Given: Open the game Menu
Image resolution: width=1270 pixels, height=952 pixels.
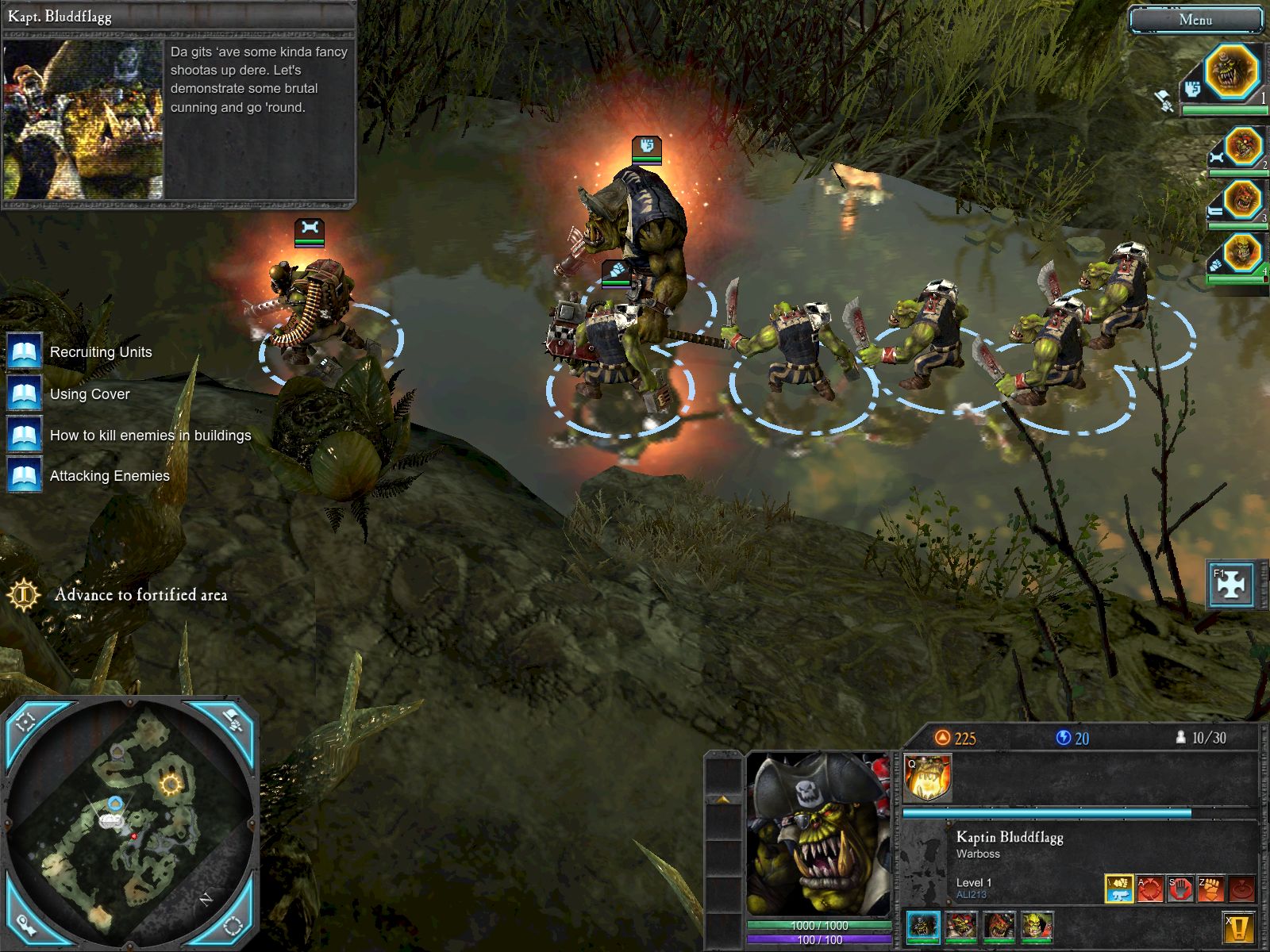Looking at the screenshot, I should click(1195, 21).
